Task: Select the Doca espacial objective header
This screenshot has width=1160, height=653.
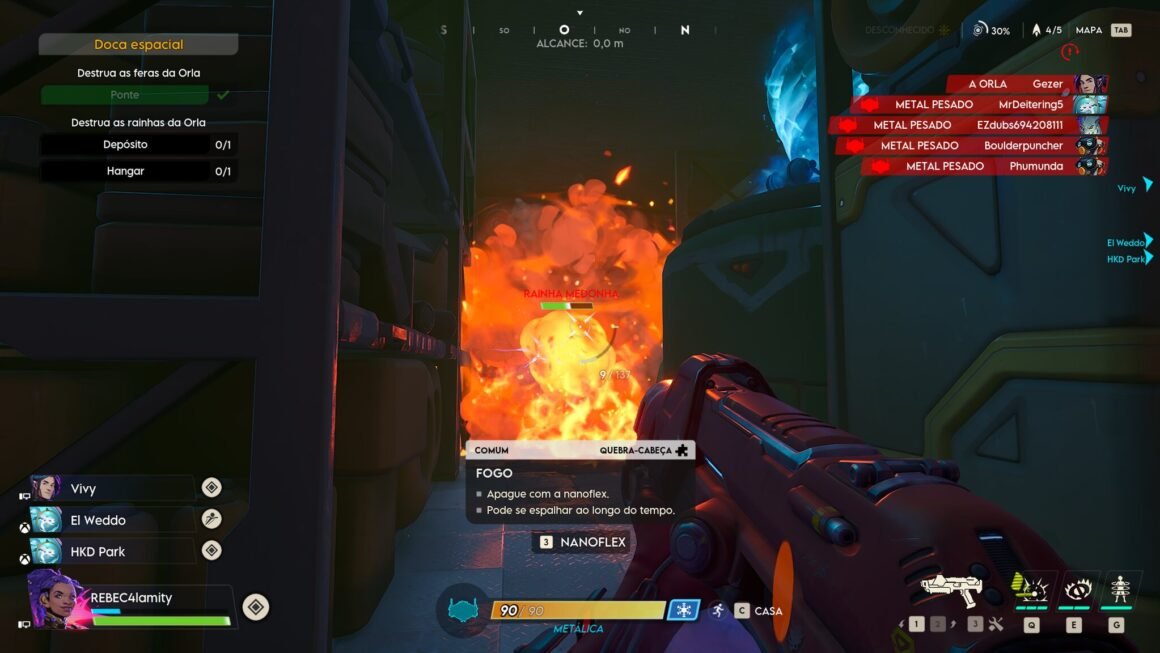Action: [x=138, y=44]
